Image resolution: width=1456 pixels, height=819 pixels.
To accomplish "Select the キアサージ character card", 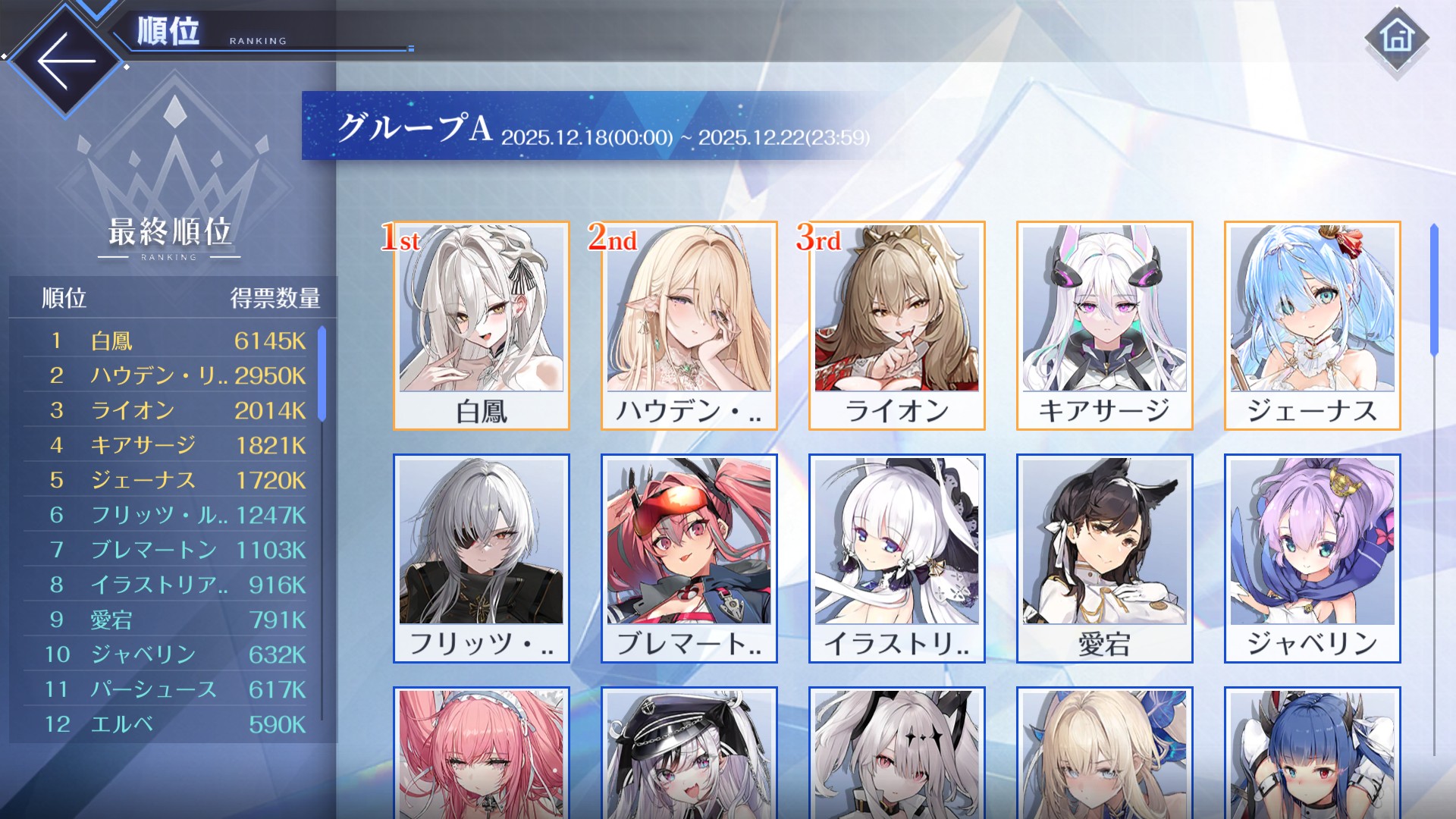I will (1105, 325).
